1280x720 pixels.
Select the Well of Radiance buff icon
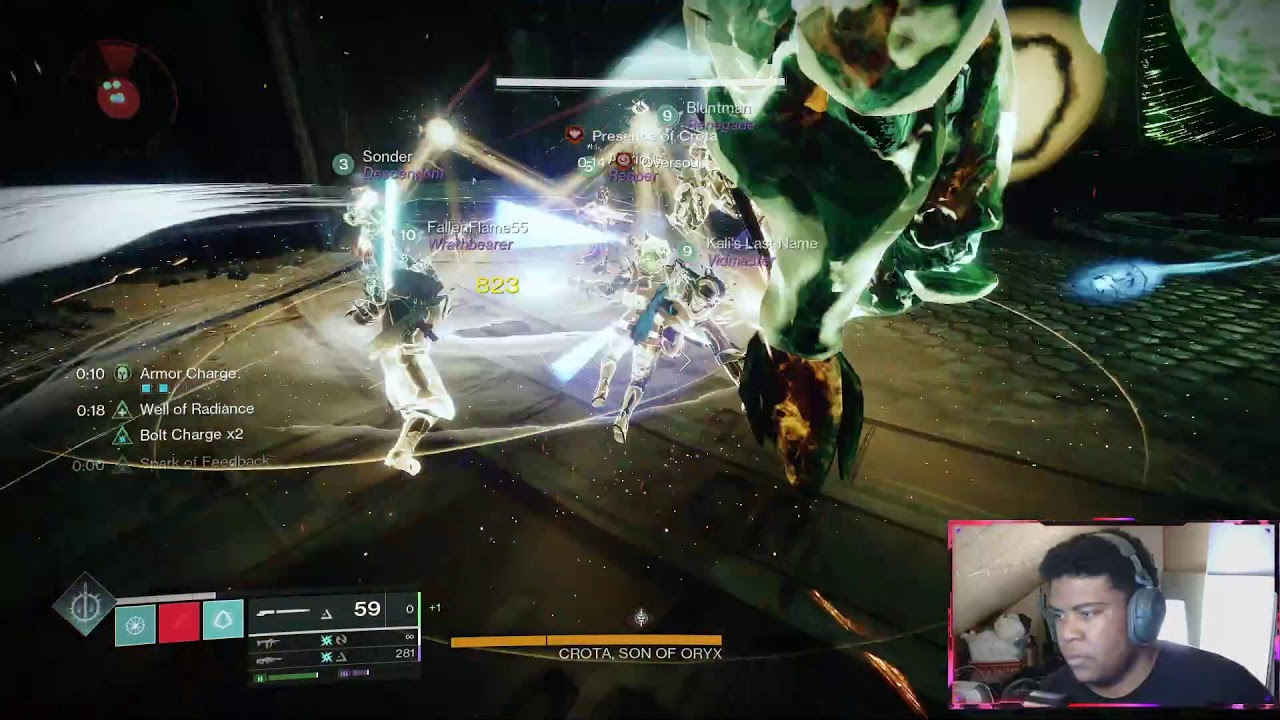(x=123, y=409)
